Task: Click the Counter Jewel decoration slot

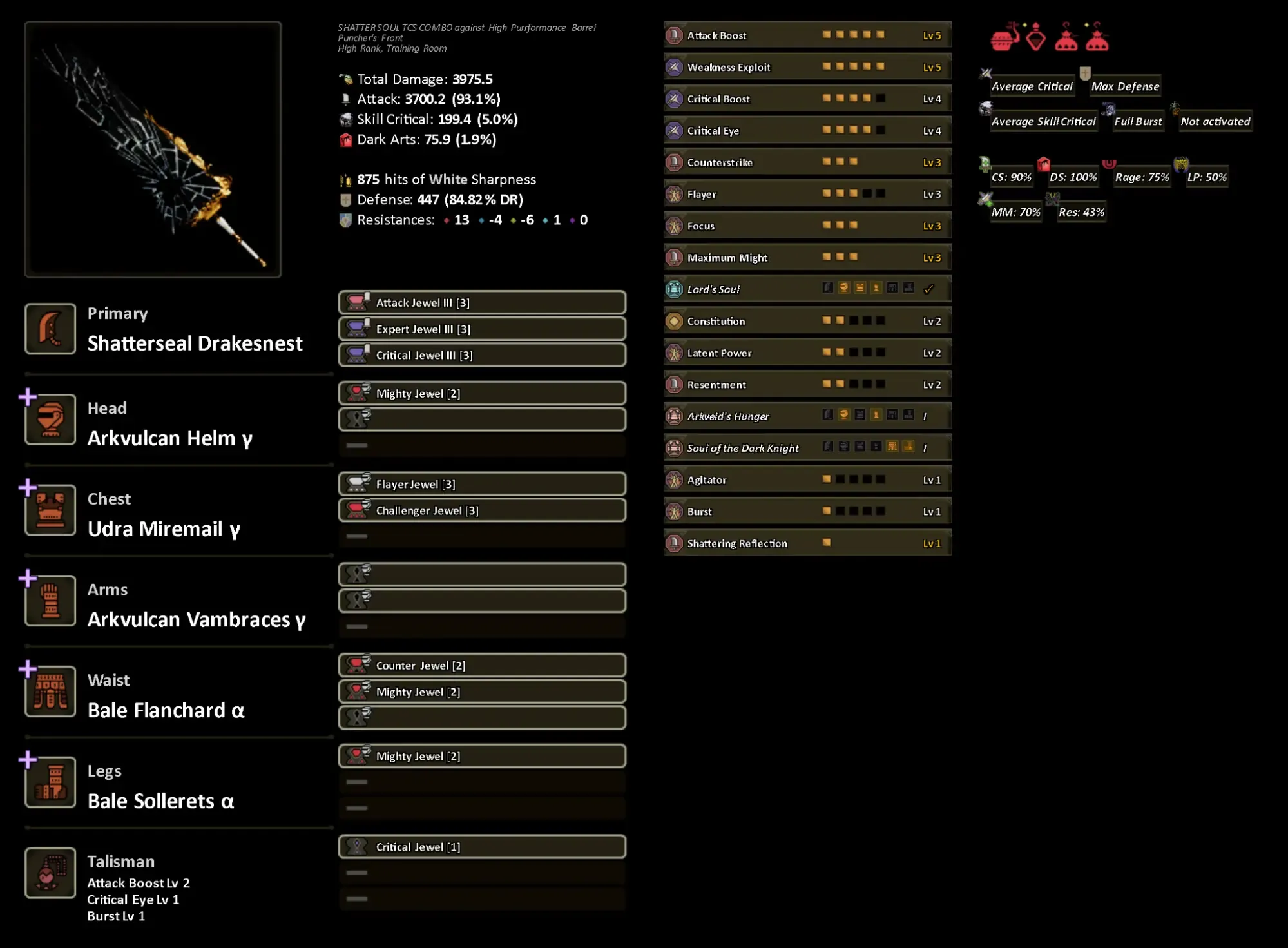Action: 482,666
